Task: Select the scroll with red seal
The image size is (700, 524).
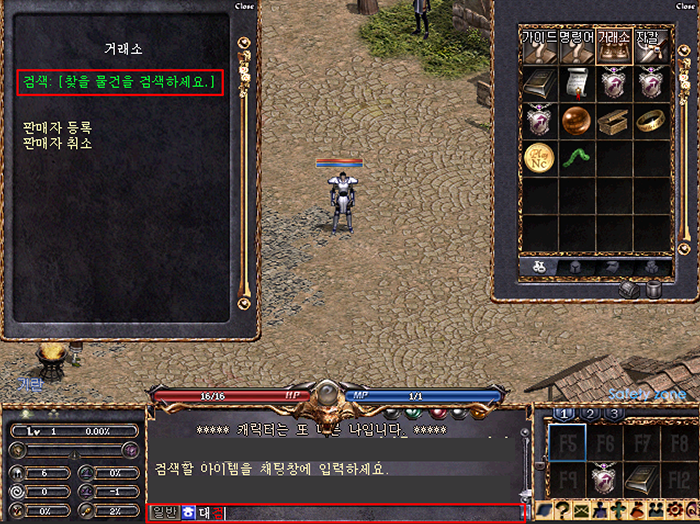Action: pos(576,84)
